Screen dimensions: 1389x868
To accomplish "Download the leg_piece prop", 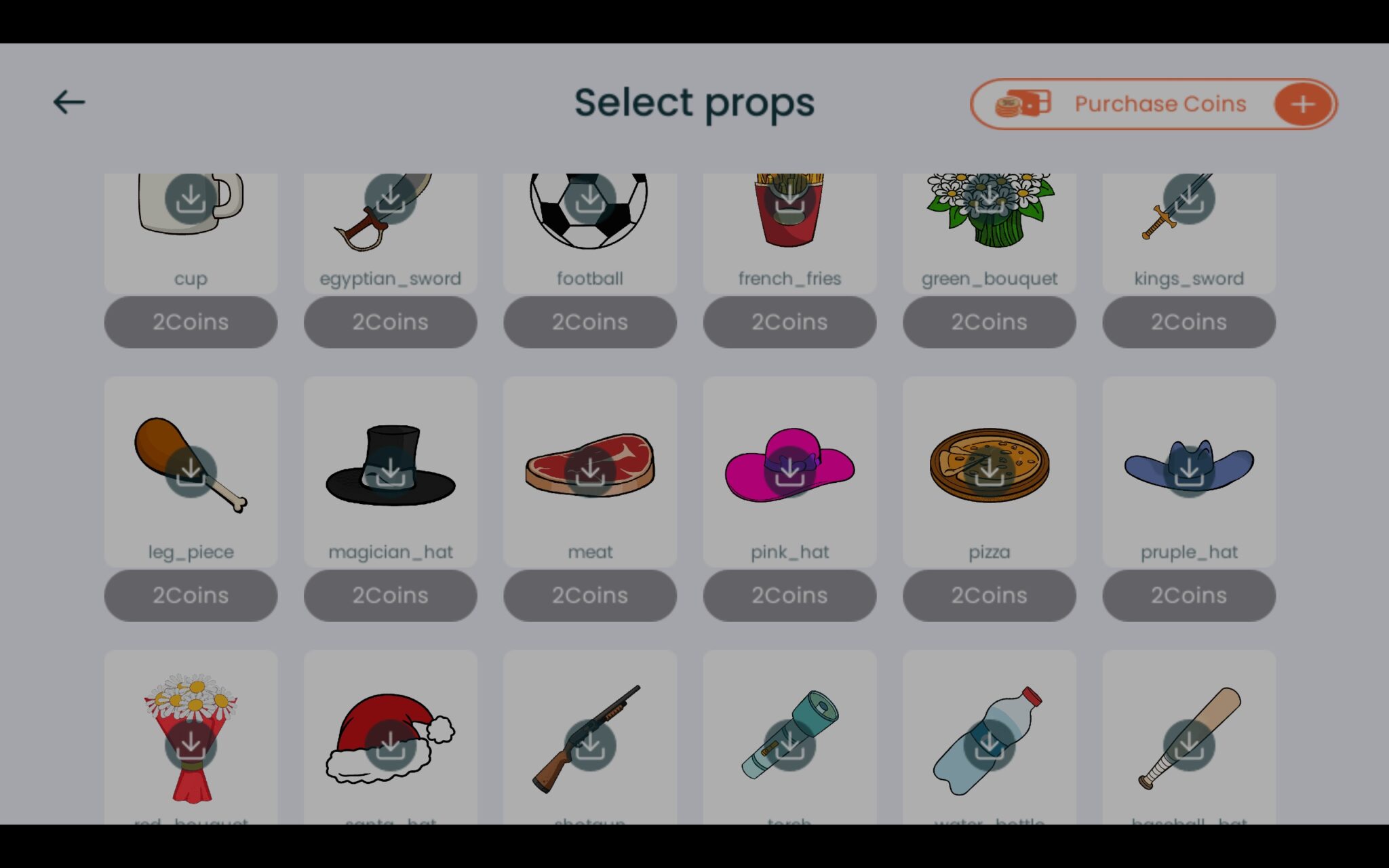I will coord(192,471).
